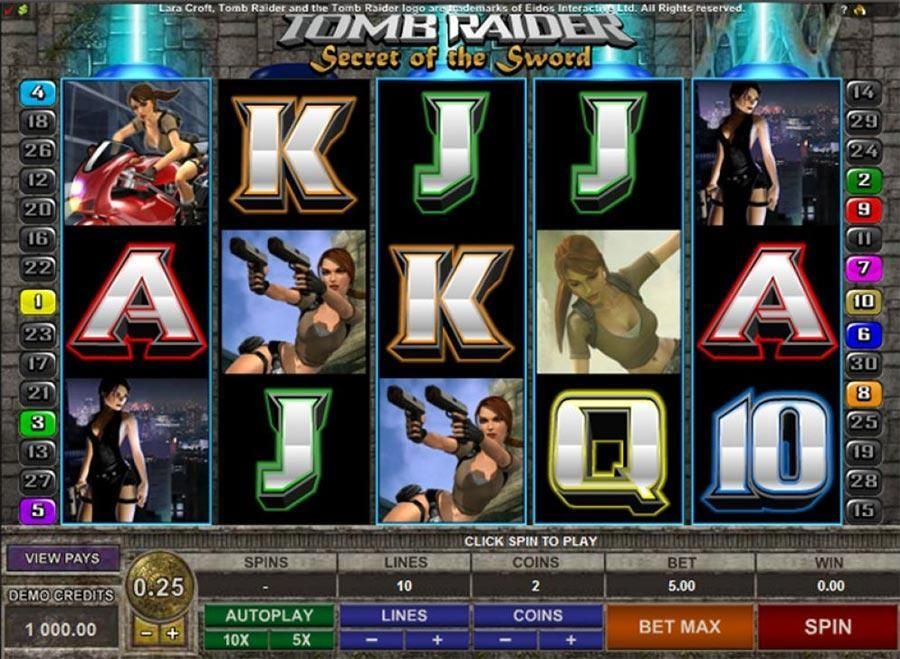Decrease the coins per line
900x659 pixels.
tap(504, 639)
